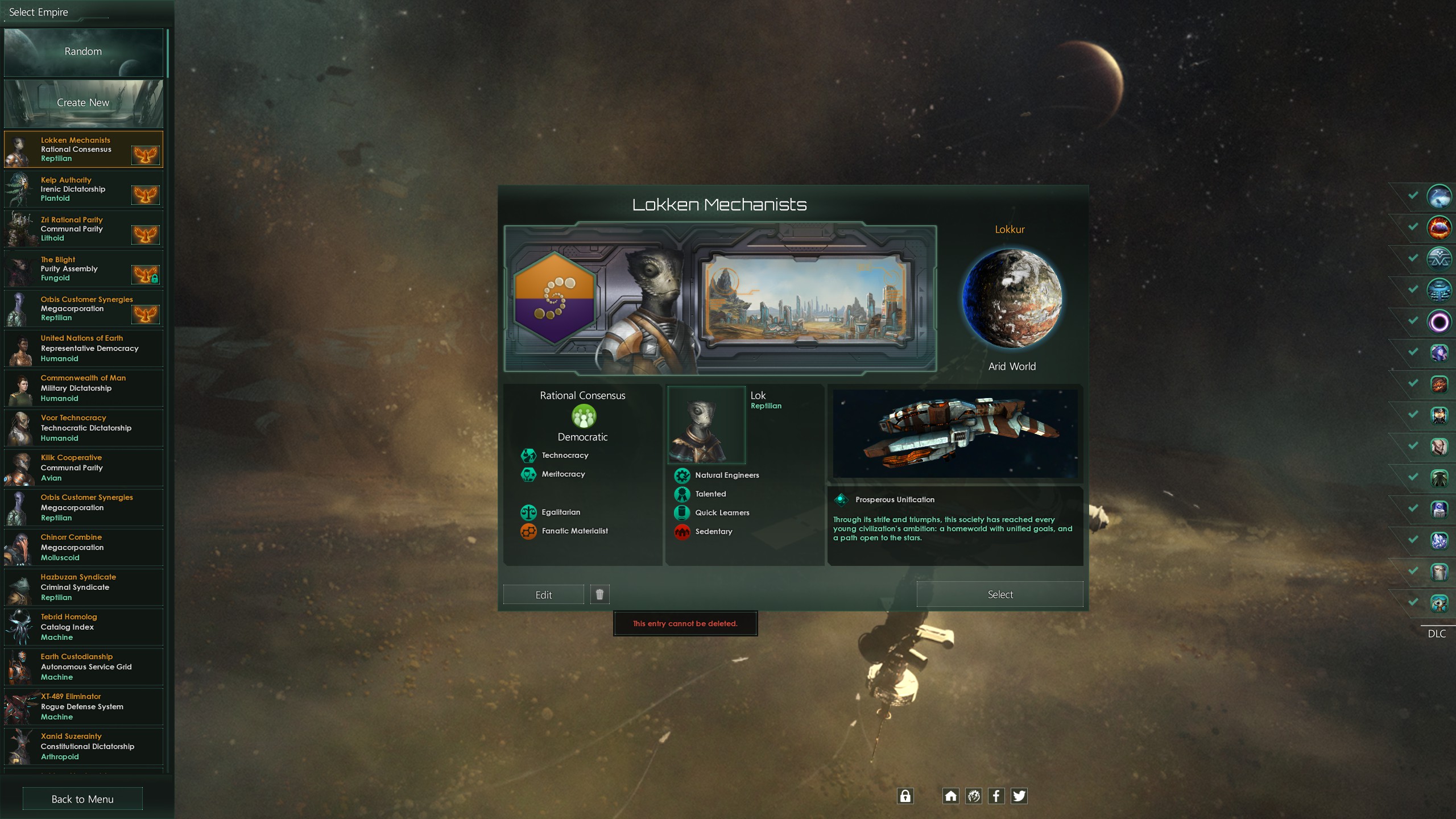
Task: Open the Twitter link icon
Action: tap(1019, 796)
